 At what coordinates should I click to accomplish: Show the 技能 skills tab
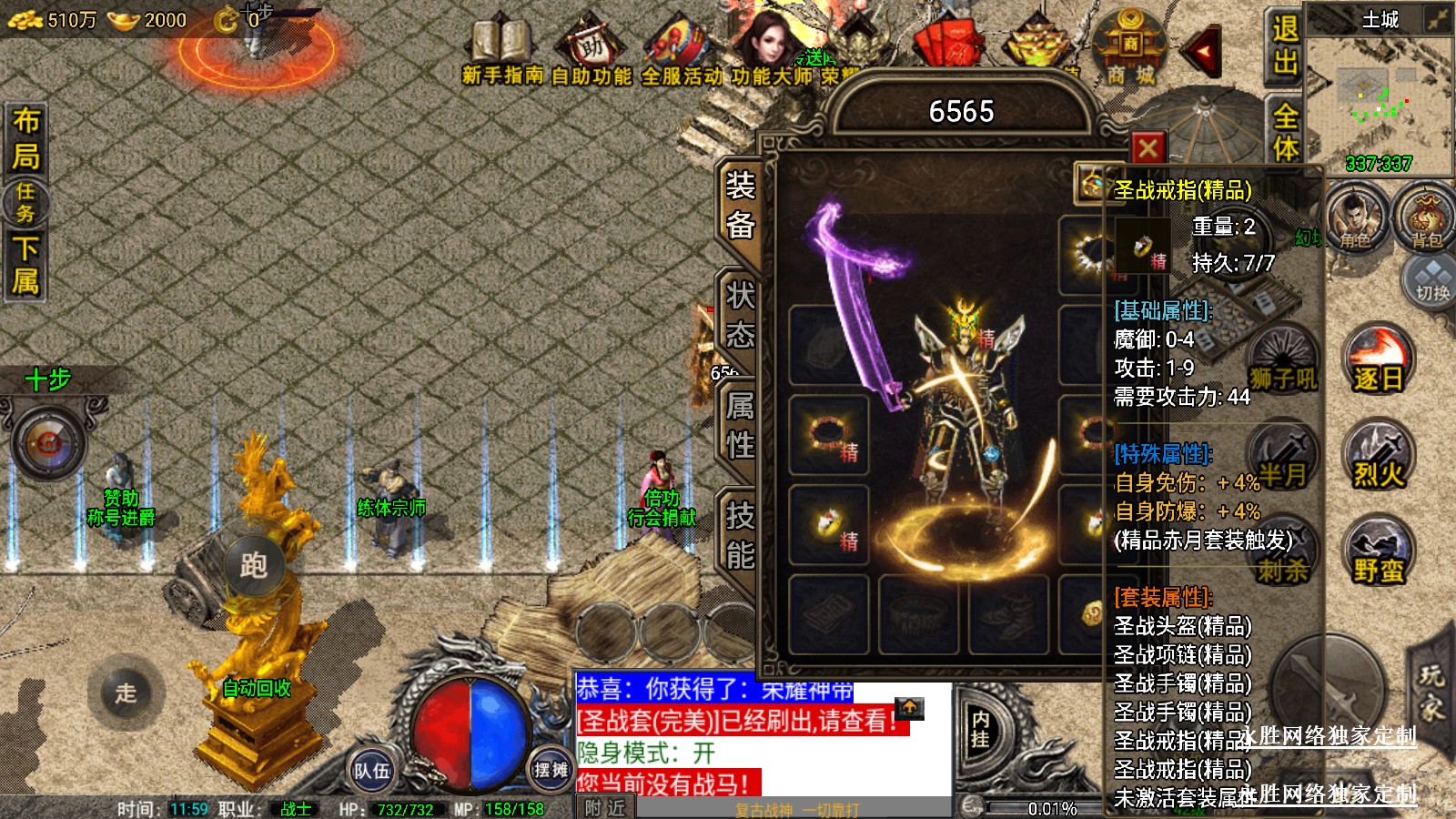pyautogui.click(x=740, y=535)
